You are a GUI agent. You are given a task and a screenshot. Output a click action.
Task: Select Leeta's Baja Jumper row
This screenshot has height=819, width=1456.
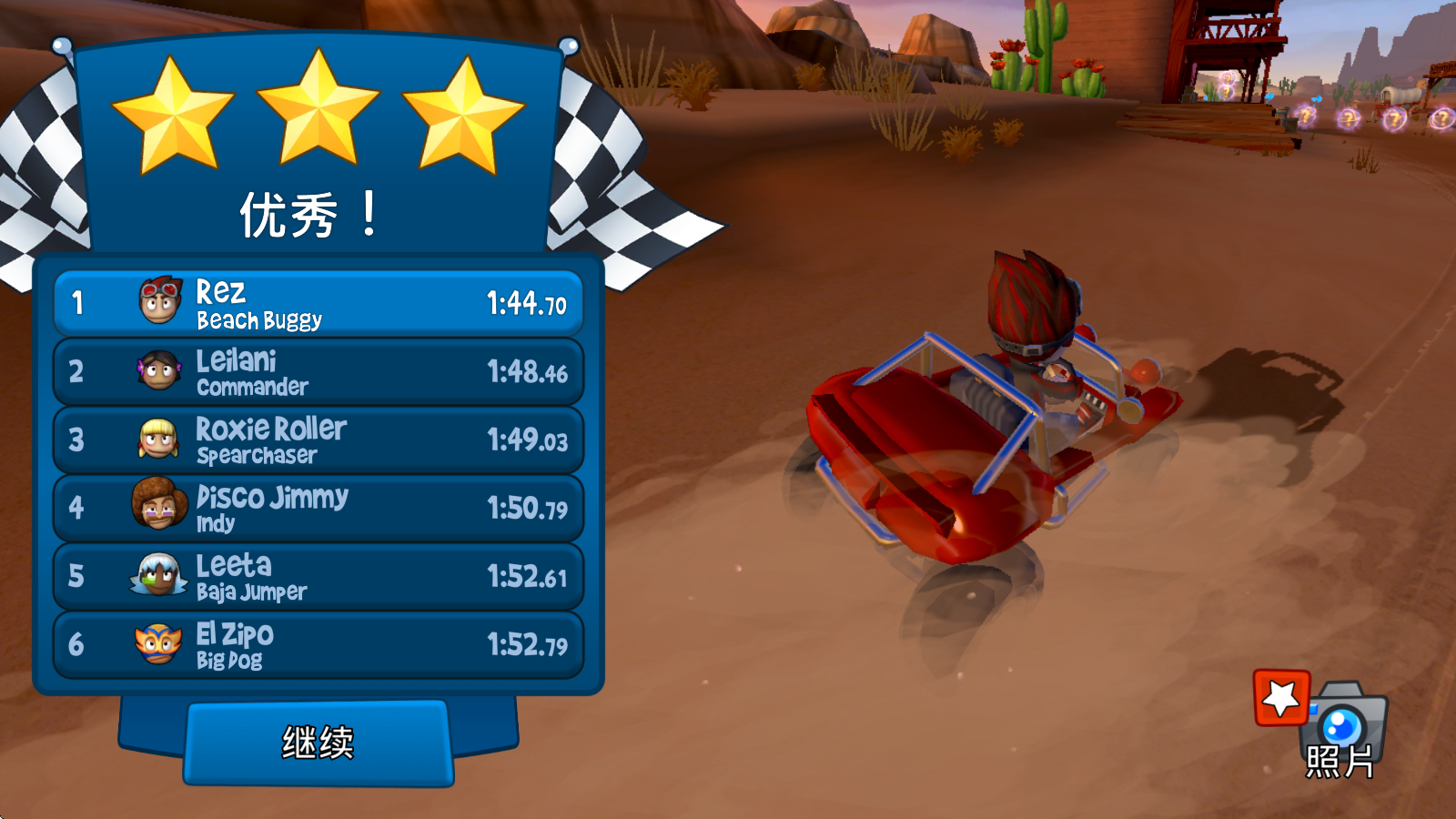[318, 576]
